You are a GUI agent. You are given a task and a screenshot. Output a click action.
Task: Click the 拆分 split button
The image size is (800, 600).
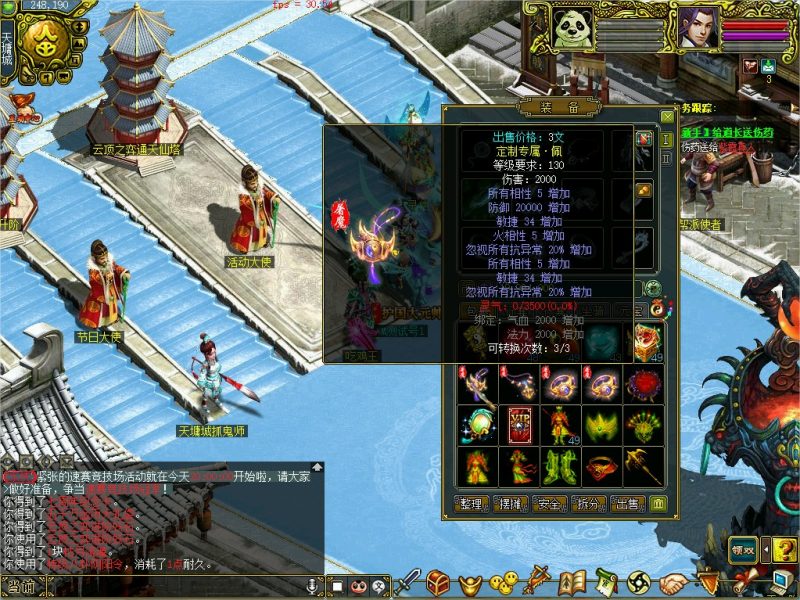589,504
